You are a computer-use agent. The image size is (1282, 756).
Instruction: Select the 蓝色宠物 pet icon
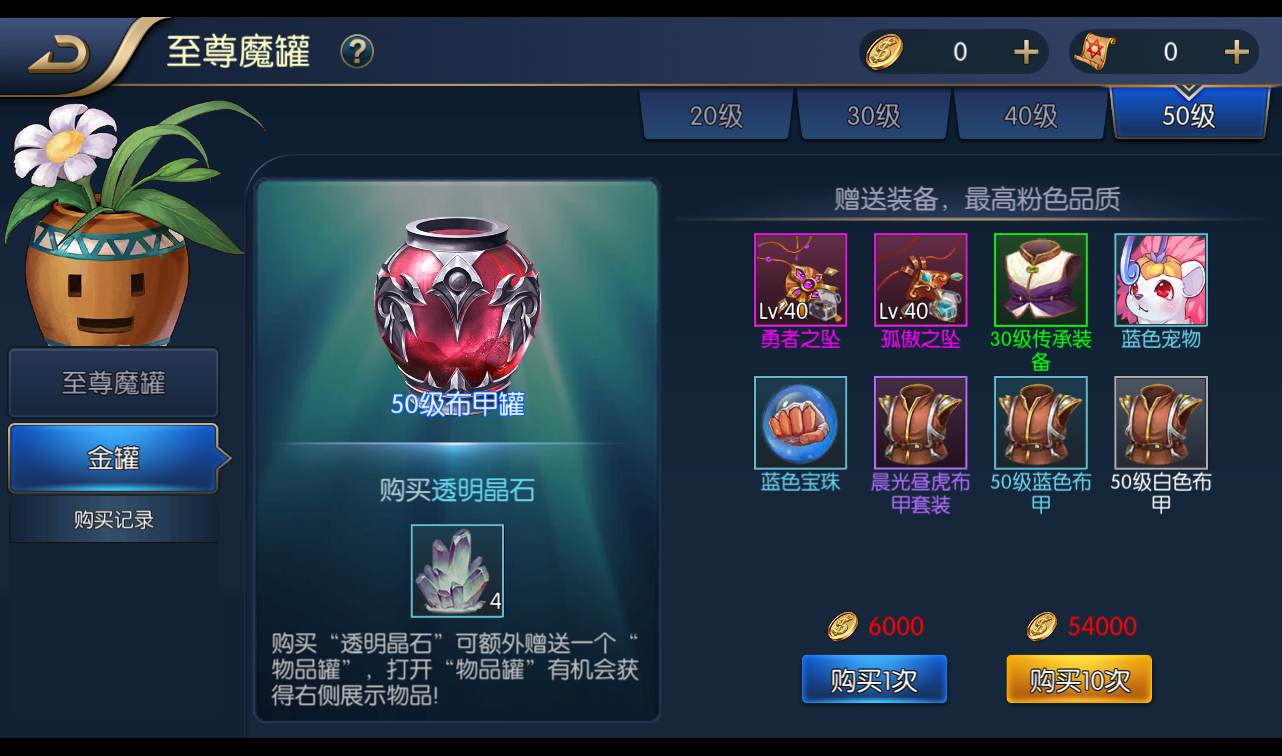(1160, 278)
